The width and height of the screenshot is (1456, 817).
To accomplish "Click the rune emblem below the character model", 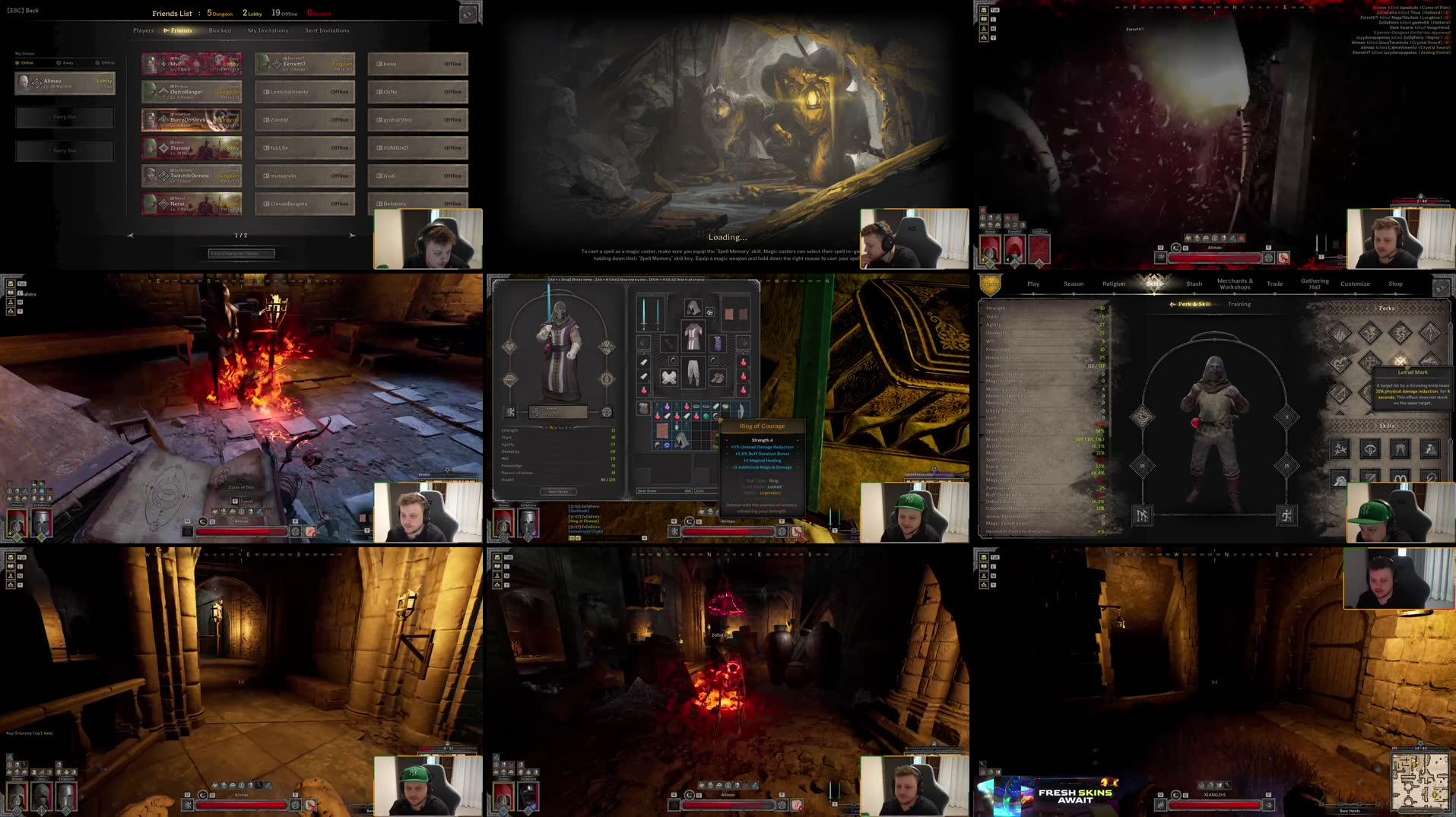I will point(1143,515).
